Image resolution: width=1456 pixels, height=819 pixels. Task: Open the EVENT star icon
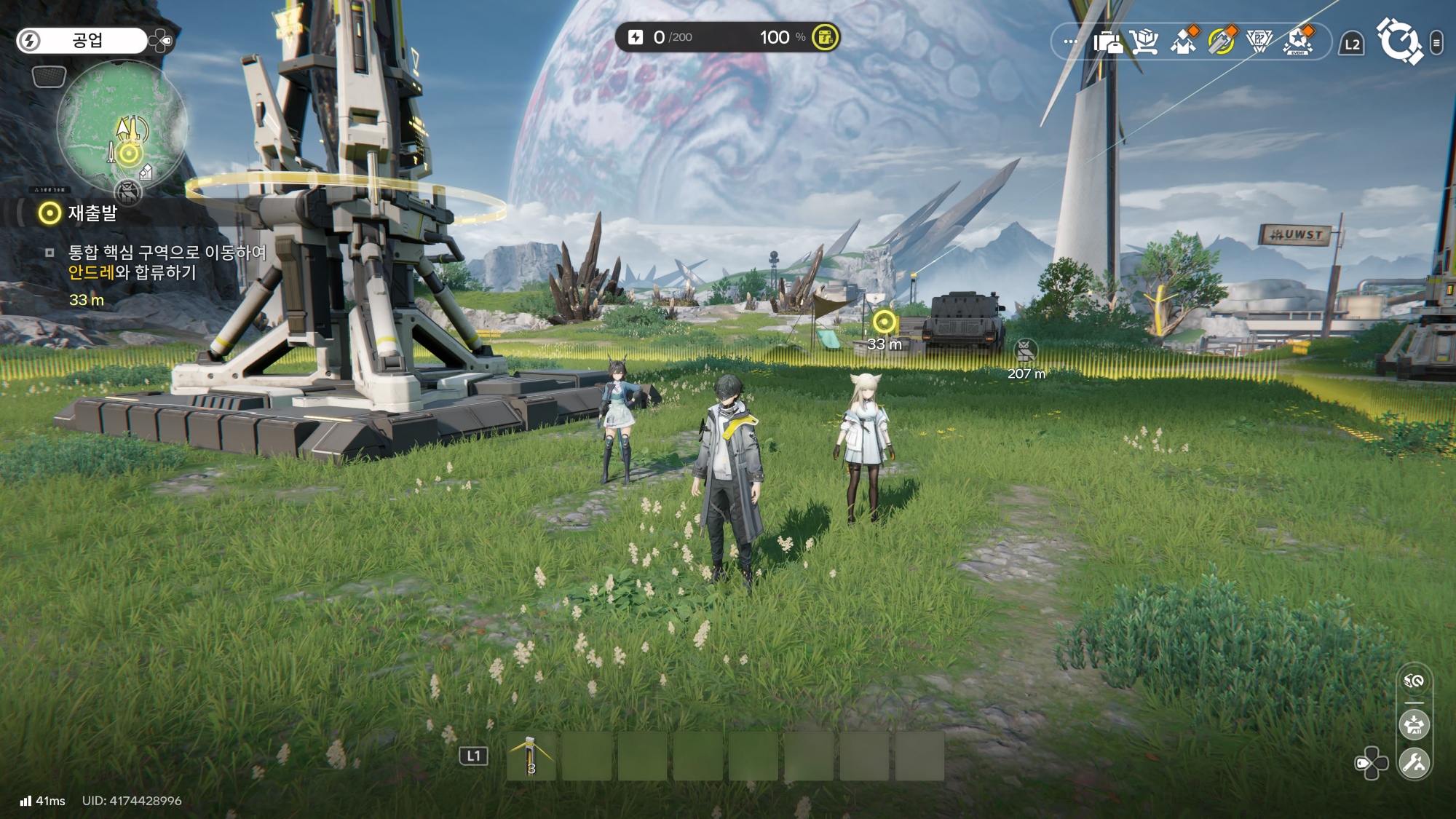tap(1298, 42)
